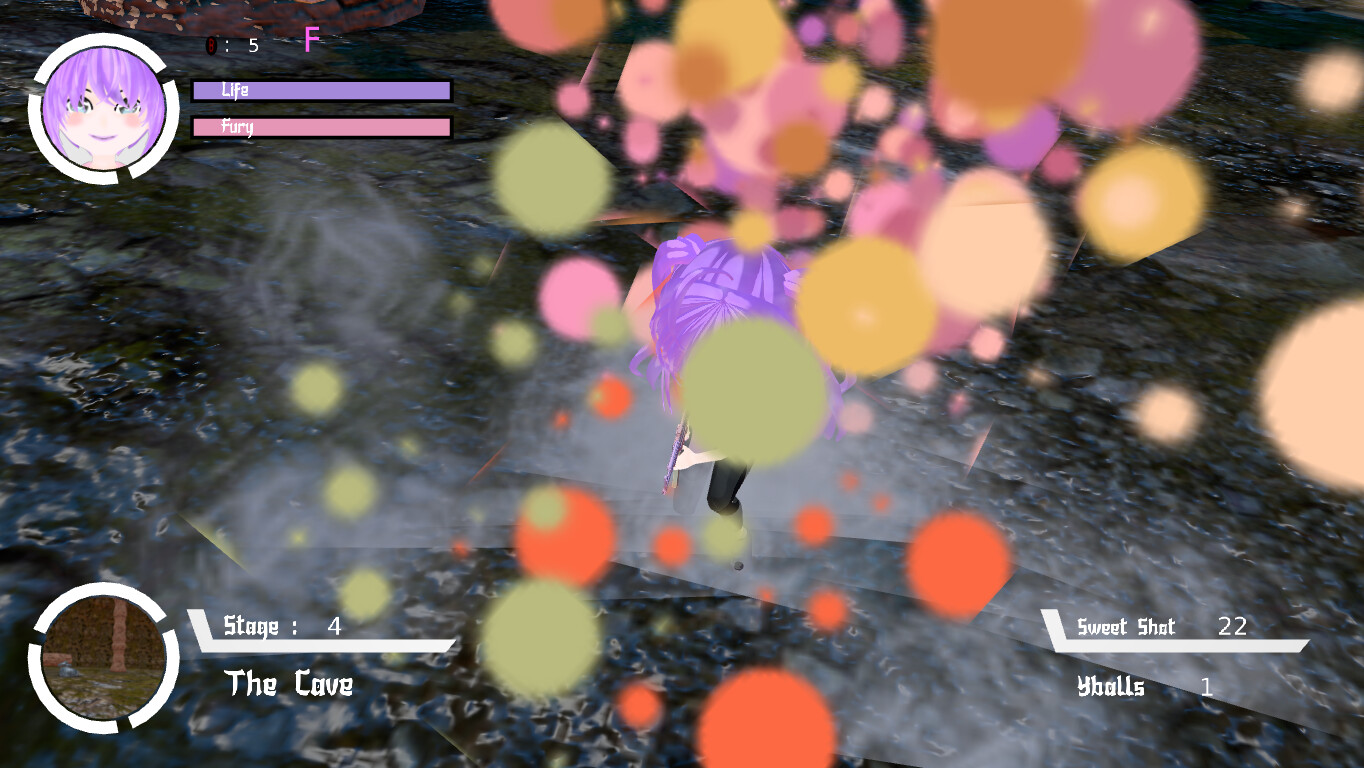Click the Sweet Shot count of 22
The image size is (1364, 768).
tap(1235, 628)
